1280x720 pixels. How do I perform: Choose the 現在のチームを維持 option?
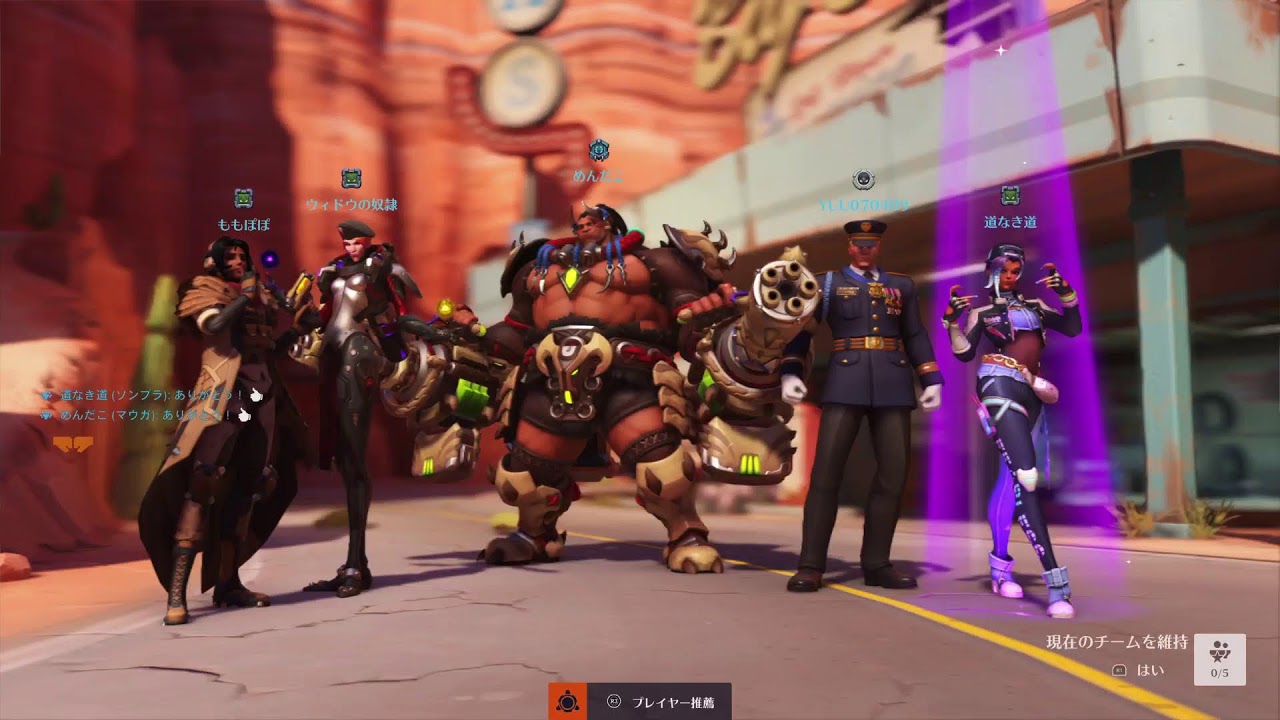pos(1116,642)
